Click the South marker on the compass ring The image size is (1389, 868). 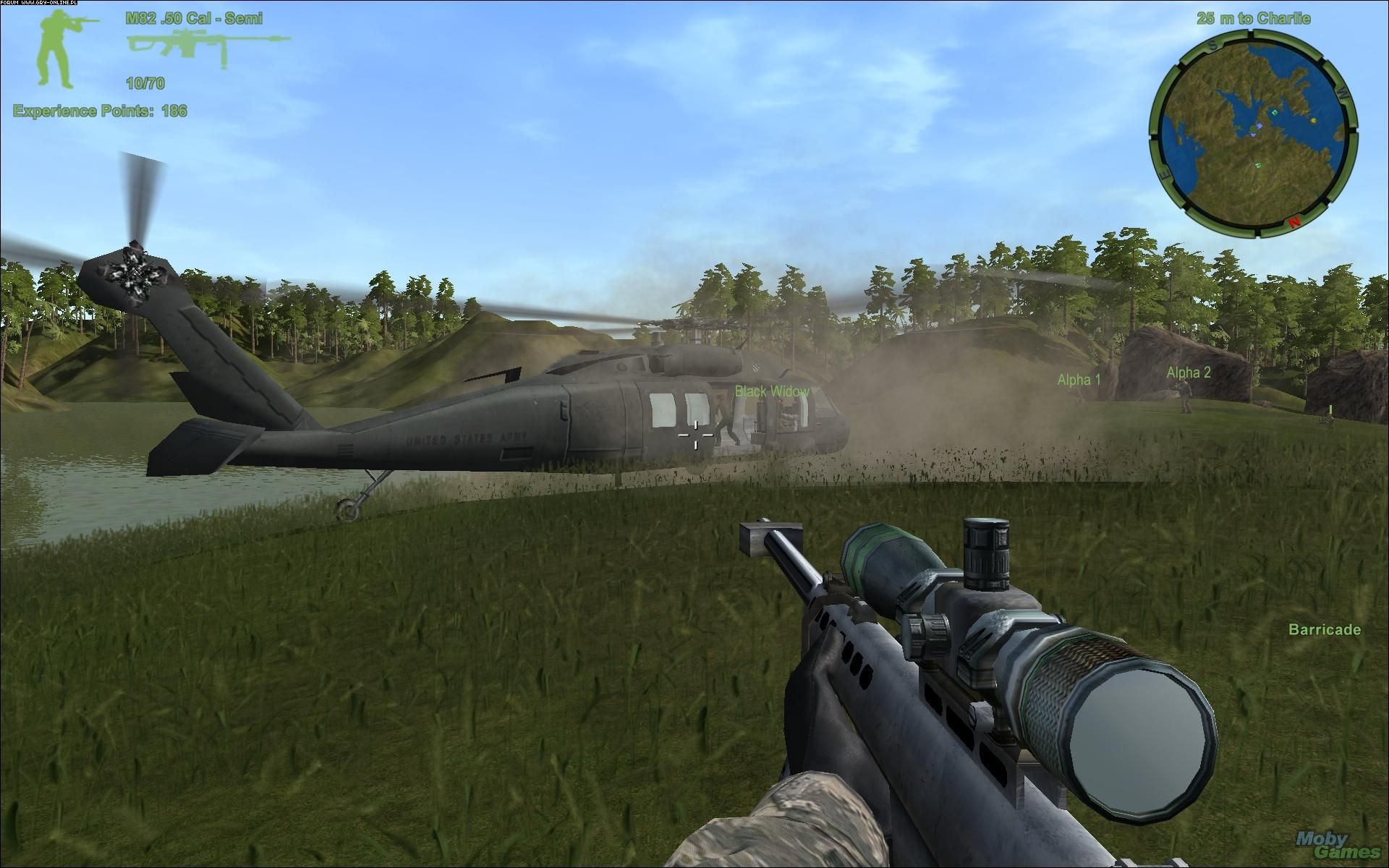(x=1213, y=46)
